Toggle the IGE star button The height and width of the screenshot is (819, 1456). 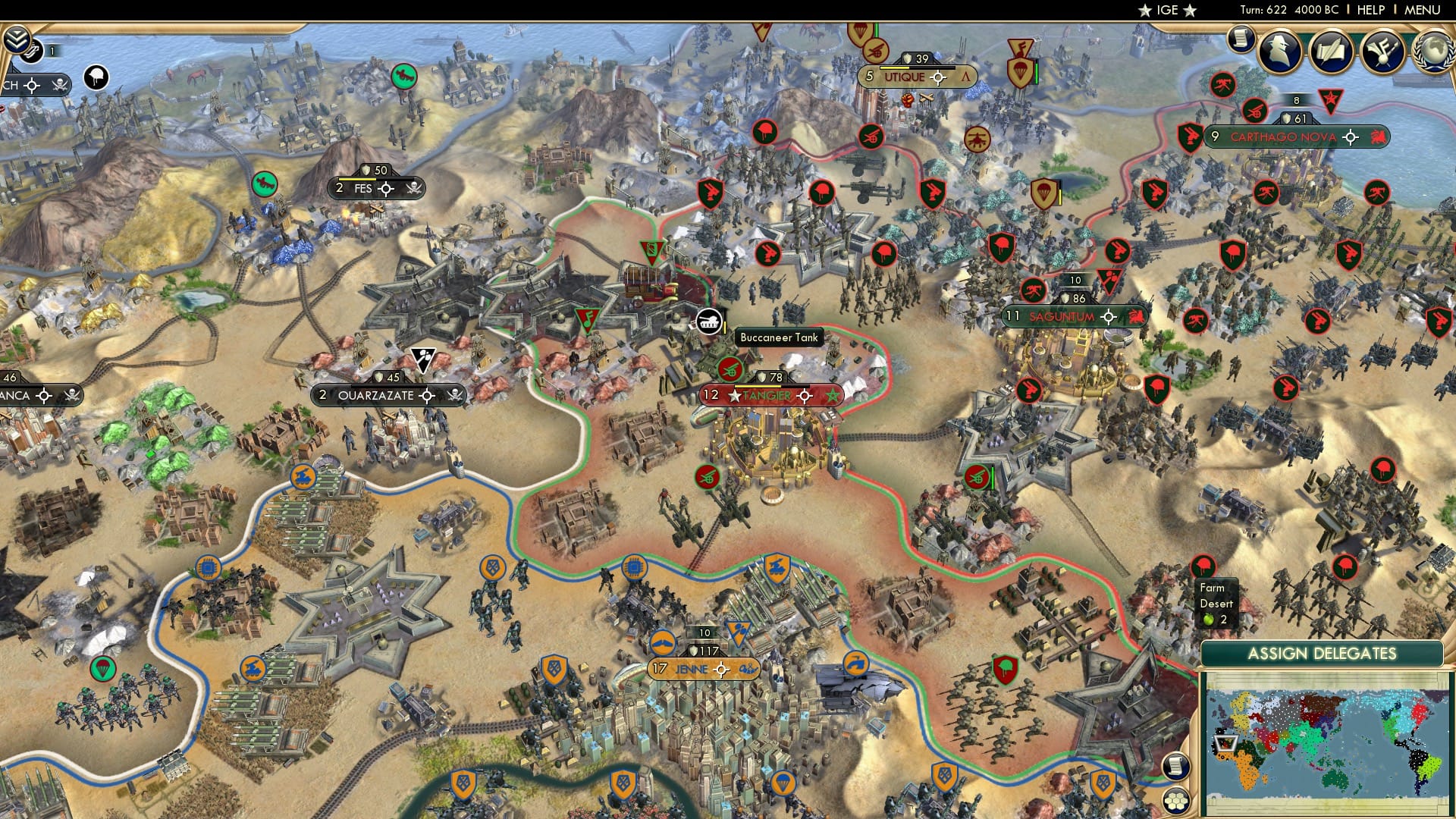pos(1168,11)
